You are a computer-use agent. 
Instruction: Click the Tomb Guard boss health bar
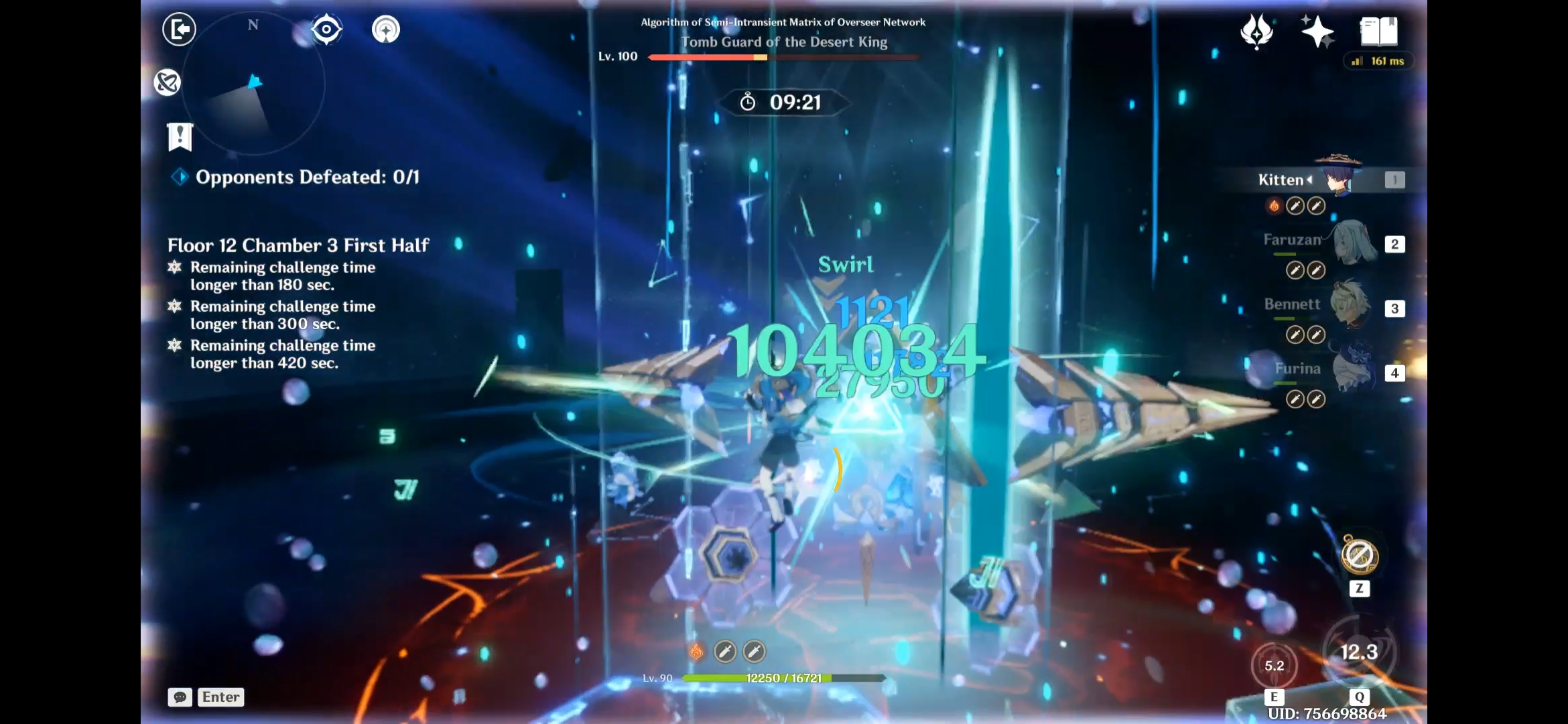click(x=784, y=58)
